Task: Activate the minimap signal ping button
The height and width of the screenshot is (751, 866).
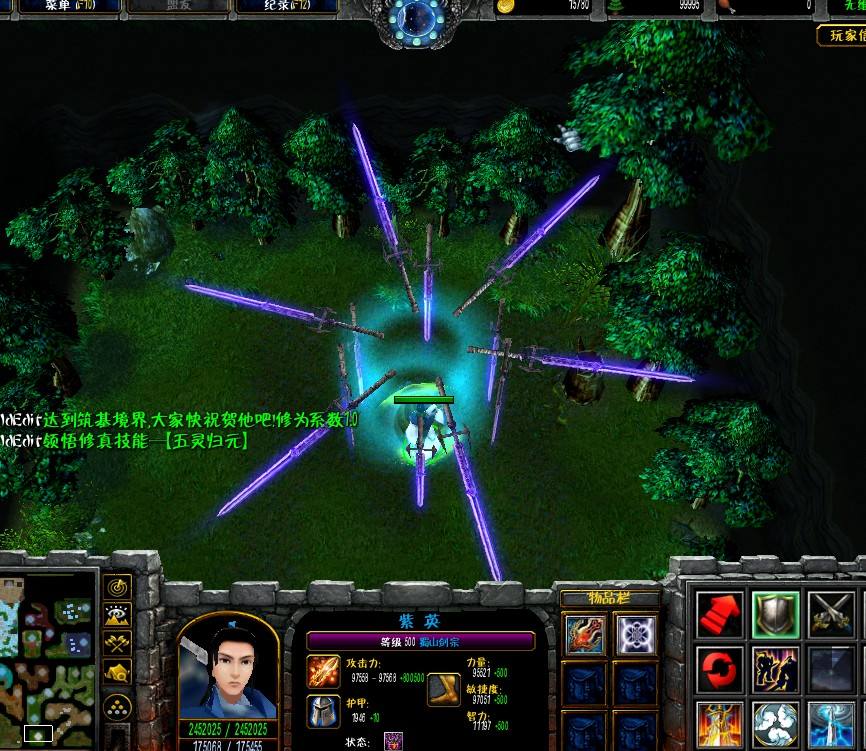Action: coord(118,587)
